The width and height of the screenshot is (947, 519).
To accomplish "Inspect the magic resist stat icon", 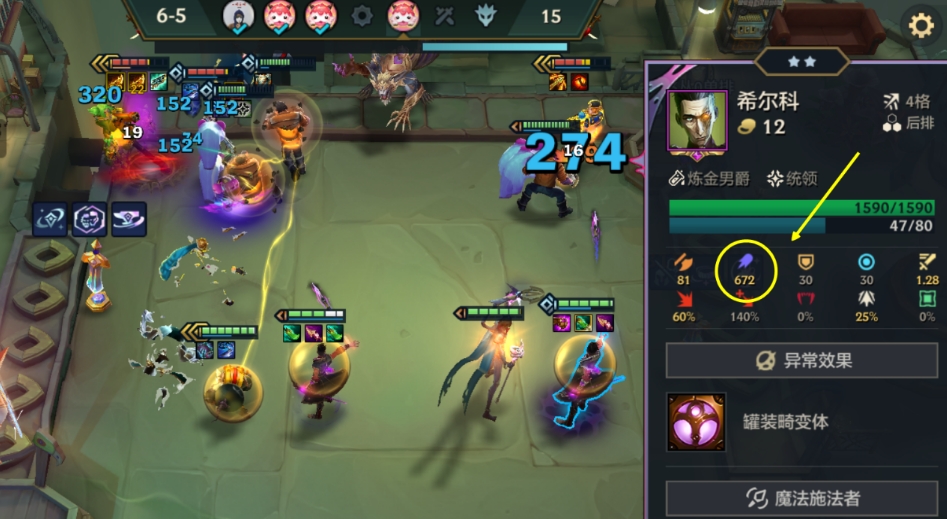I will pos(866,261).
